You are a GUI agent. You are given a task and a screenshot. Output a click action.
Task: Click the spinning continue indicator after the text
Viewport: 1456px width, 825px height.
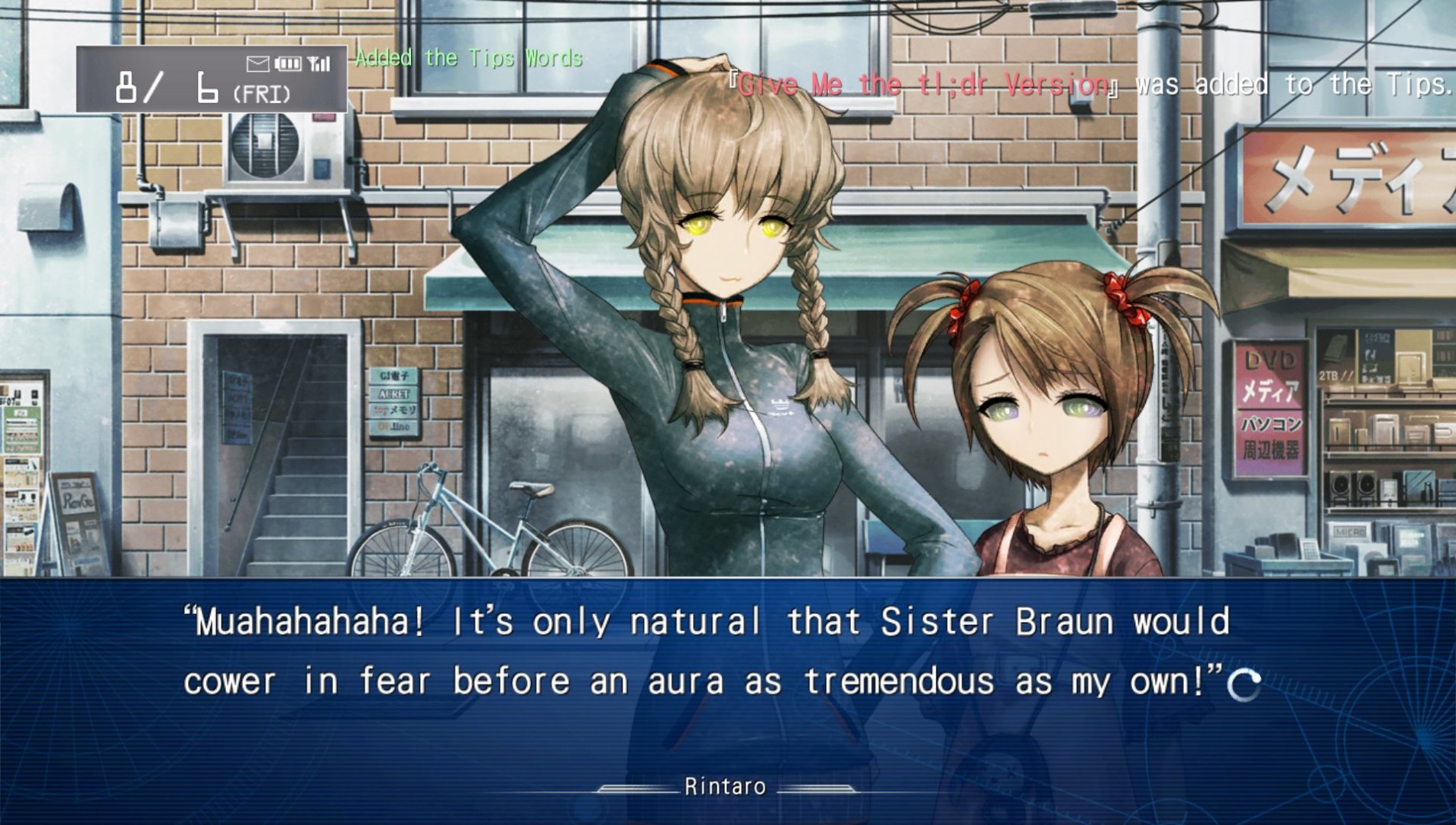pyautogui.click(x=1244, y=685)
